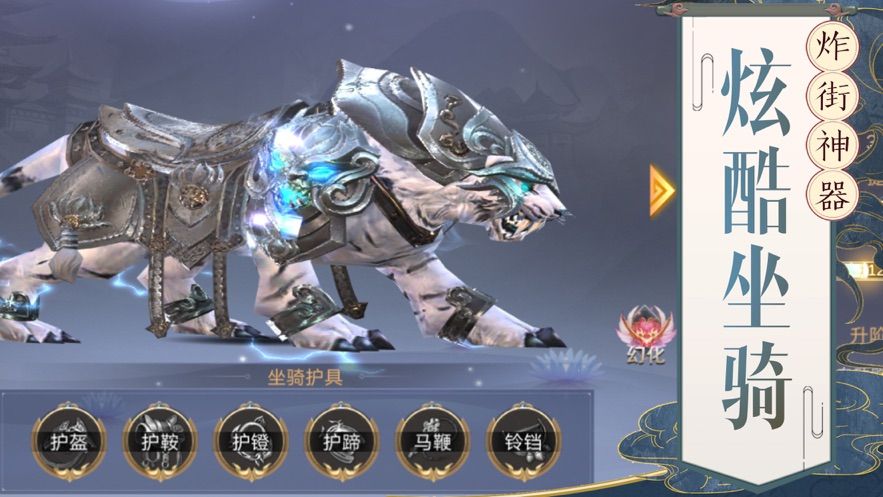Screen dimensions: 883x497
Task: Open the 护鞍 saddle armor slot
Action: (159, 441)
